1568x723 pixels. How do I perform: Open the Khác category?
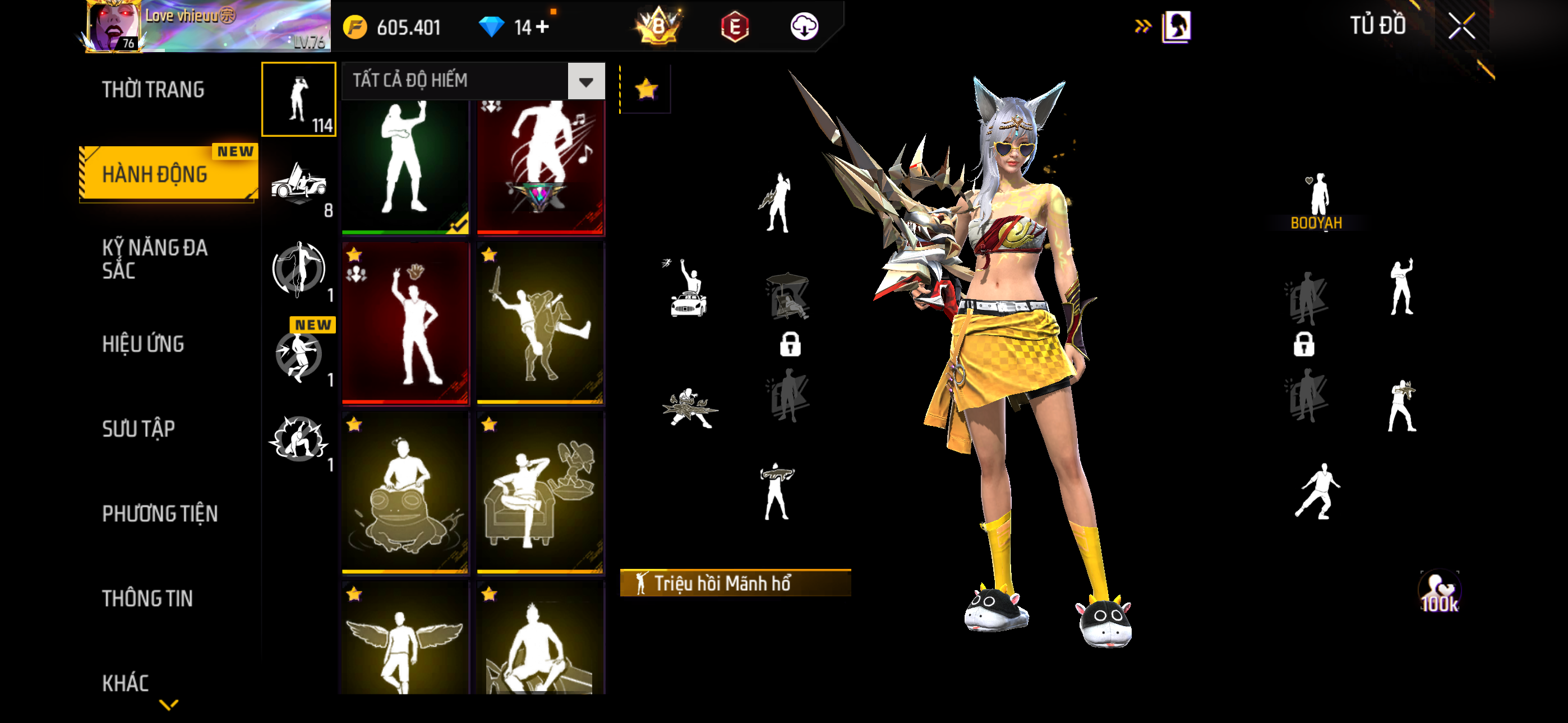pyautogui.click(x=126, y=683)
